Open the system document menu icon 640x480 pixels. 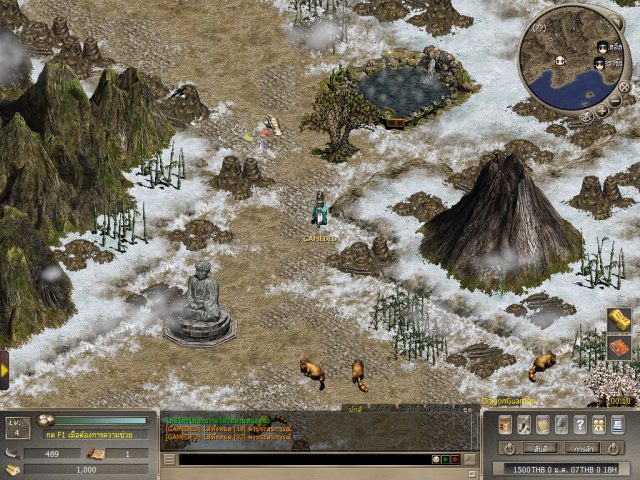coord(617,424)
